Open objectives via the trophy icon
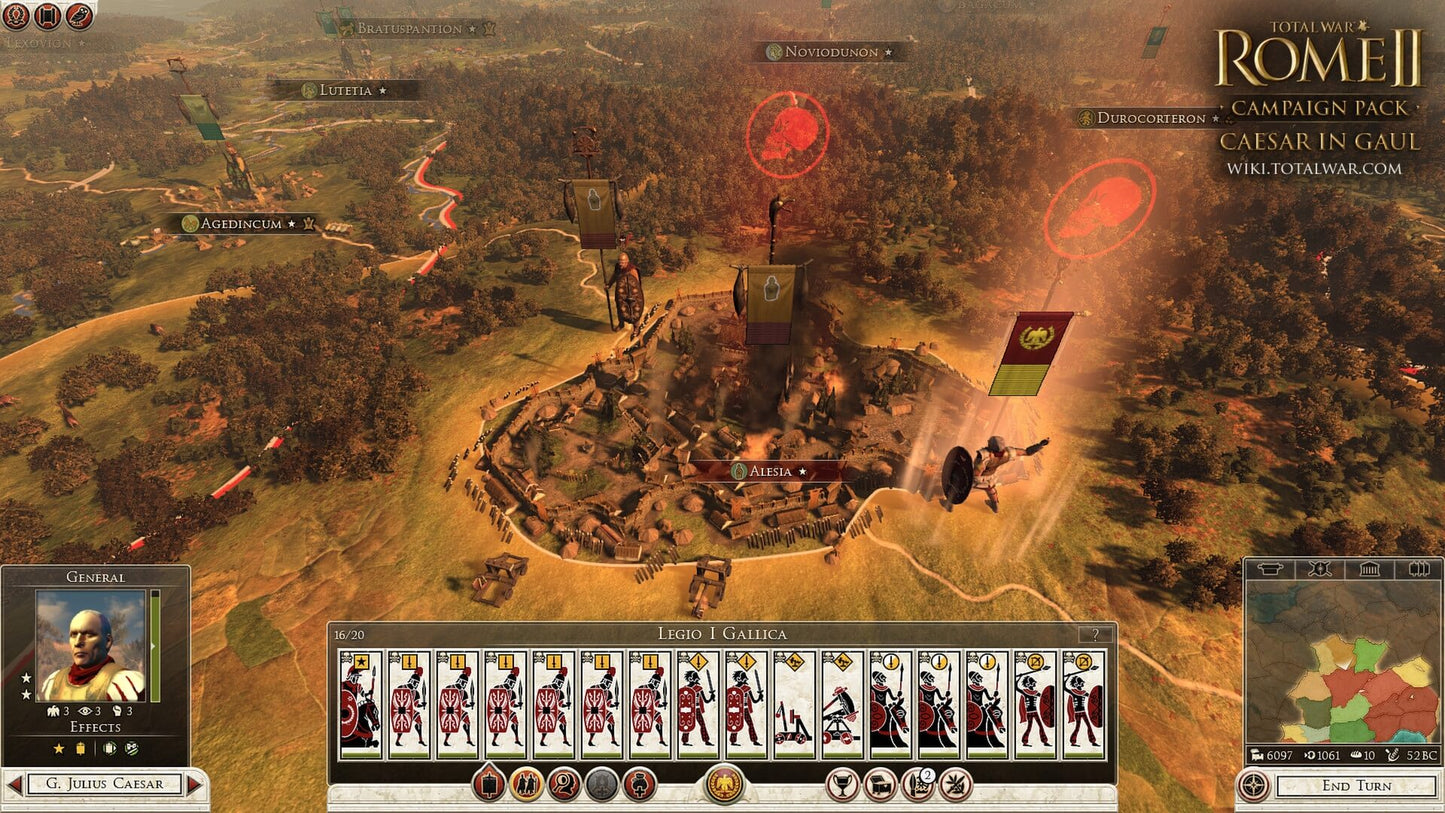This screenshot has width=1445, height=813. (x=844, y=783)
